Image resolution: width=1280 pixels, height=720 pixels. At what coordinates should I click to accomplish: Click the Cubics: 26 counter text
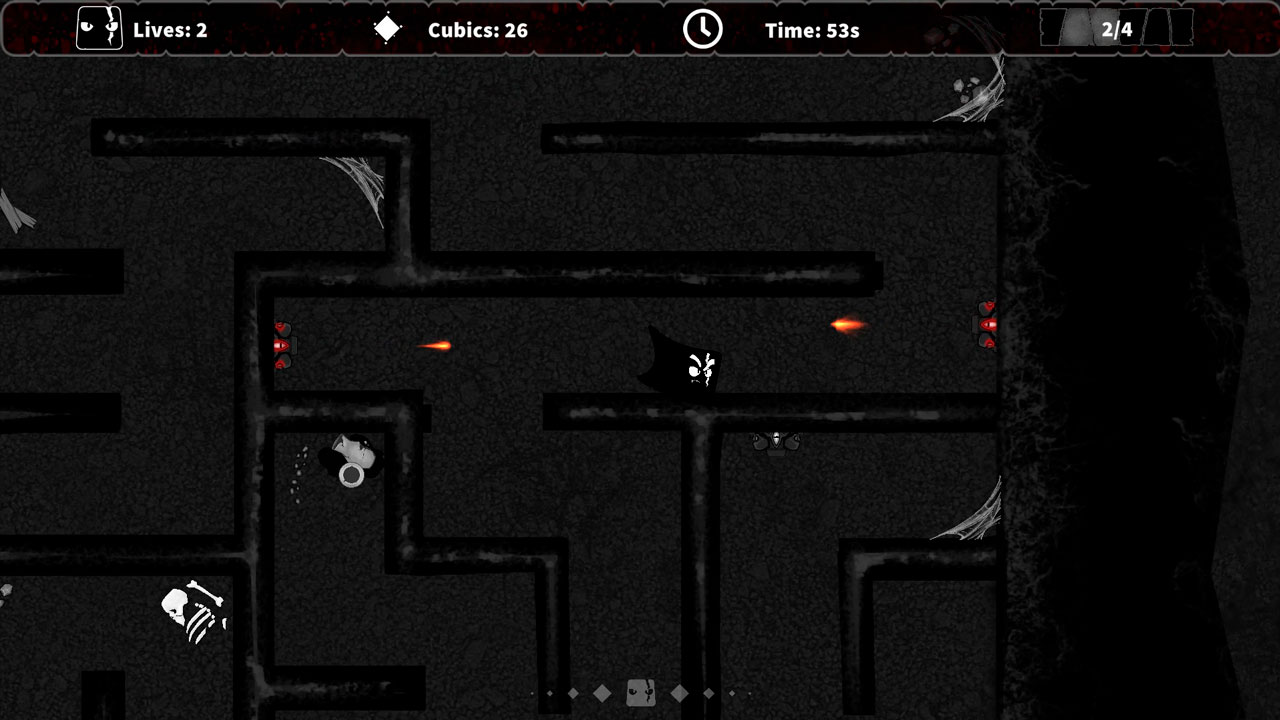point(477,29)
